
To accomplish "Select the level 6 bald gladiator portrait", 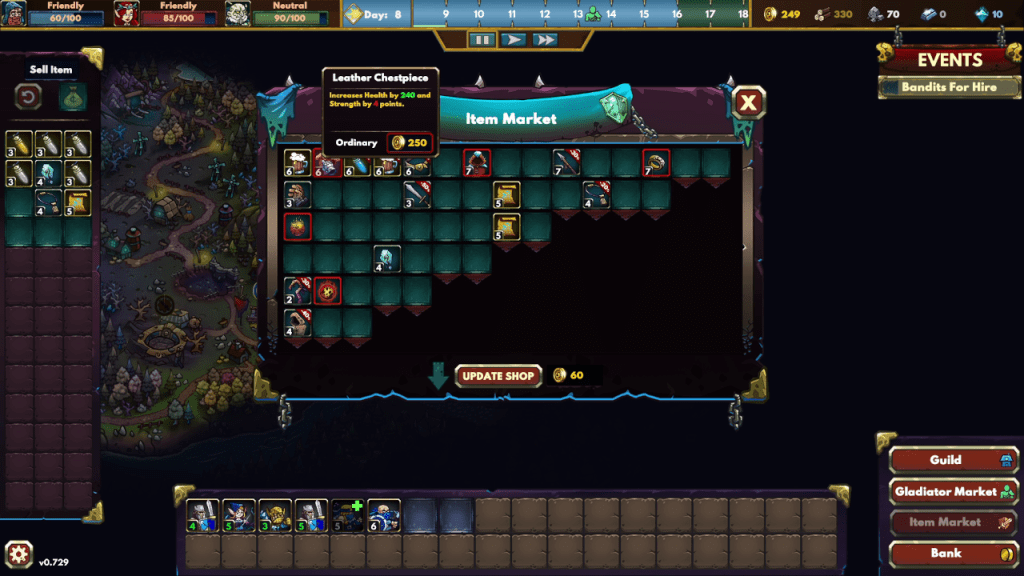I will point(384,515).
